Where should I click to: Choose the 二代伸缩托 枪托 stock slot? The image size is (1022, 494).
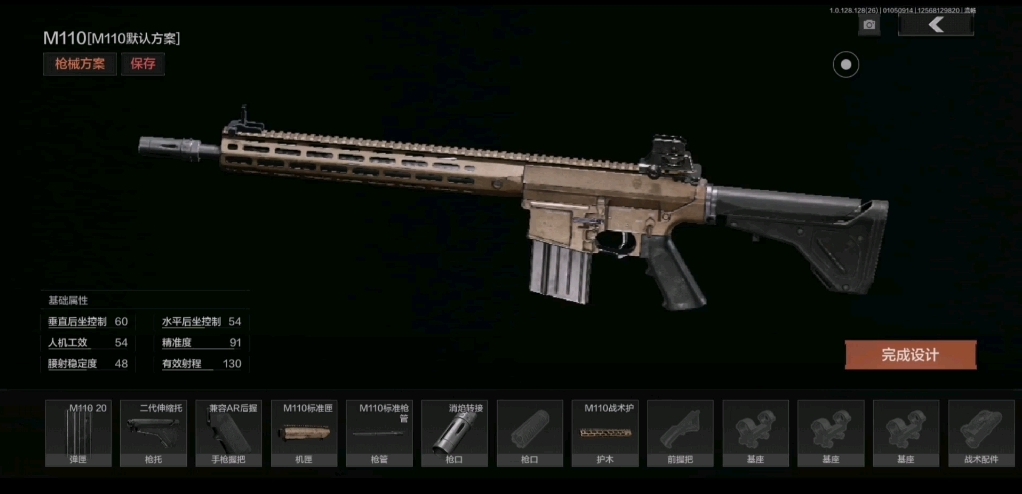coord(153,433)
